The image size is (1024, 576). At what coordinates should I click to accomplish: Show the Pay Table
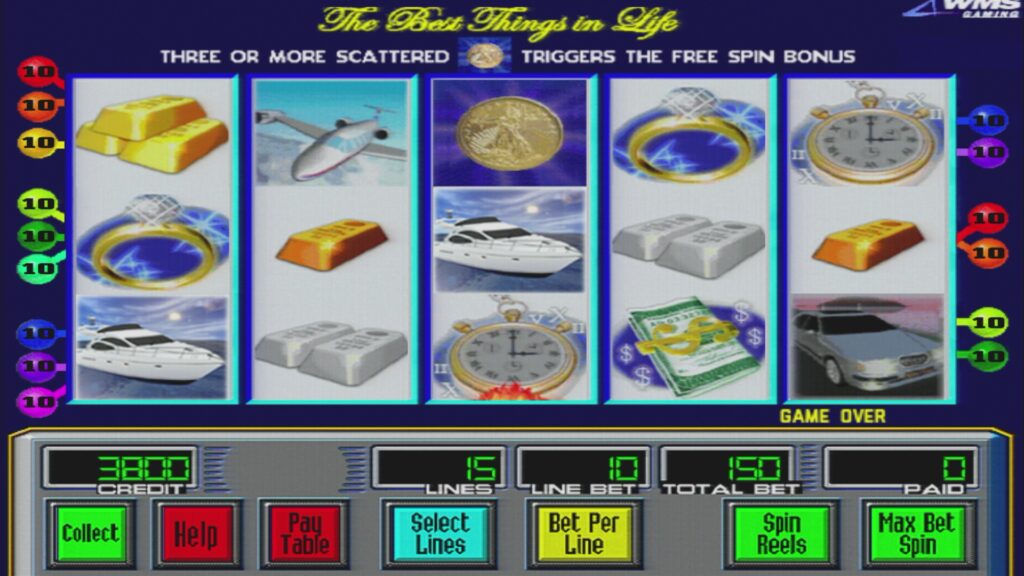[304, 533]
